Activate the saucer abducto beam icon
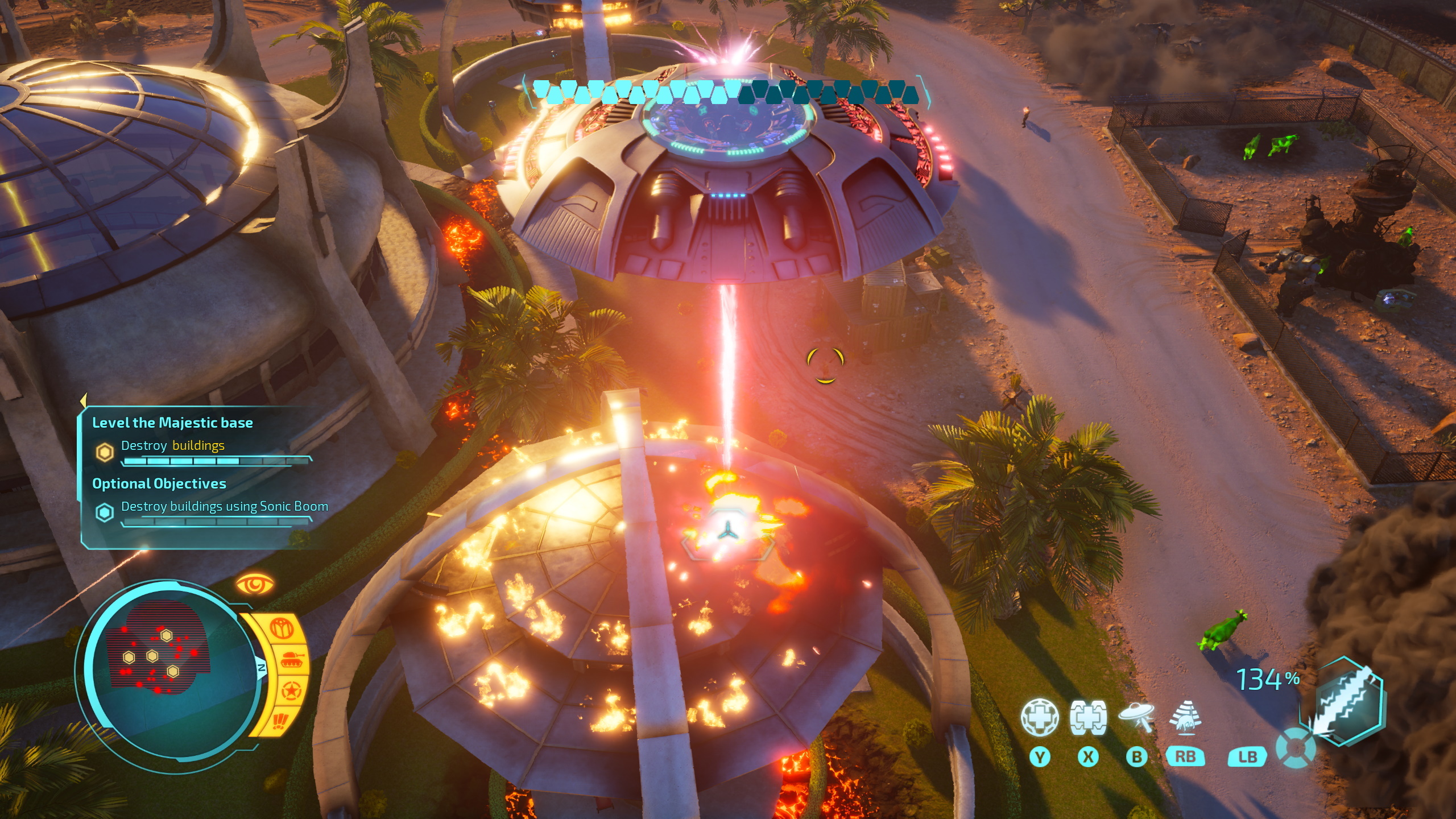The image size is (1456, 819). coord(1136,717)
